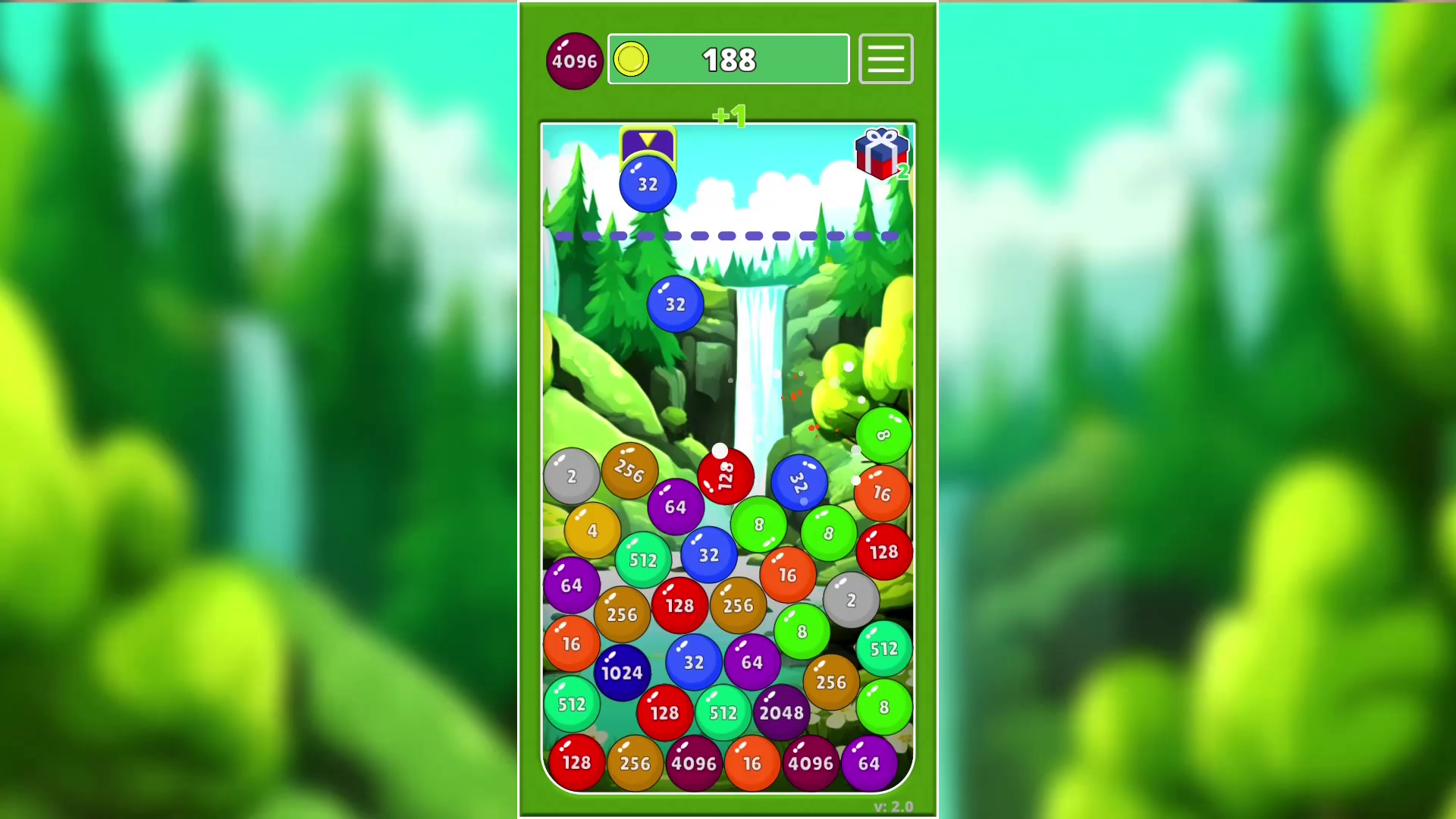Click the falling 32 blue ball
Viewport: 1456px width, 819px height.
[x=675, y=303]
